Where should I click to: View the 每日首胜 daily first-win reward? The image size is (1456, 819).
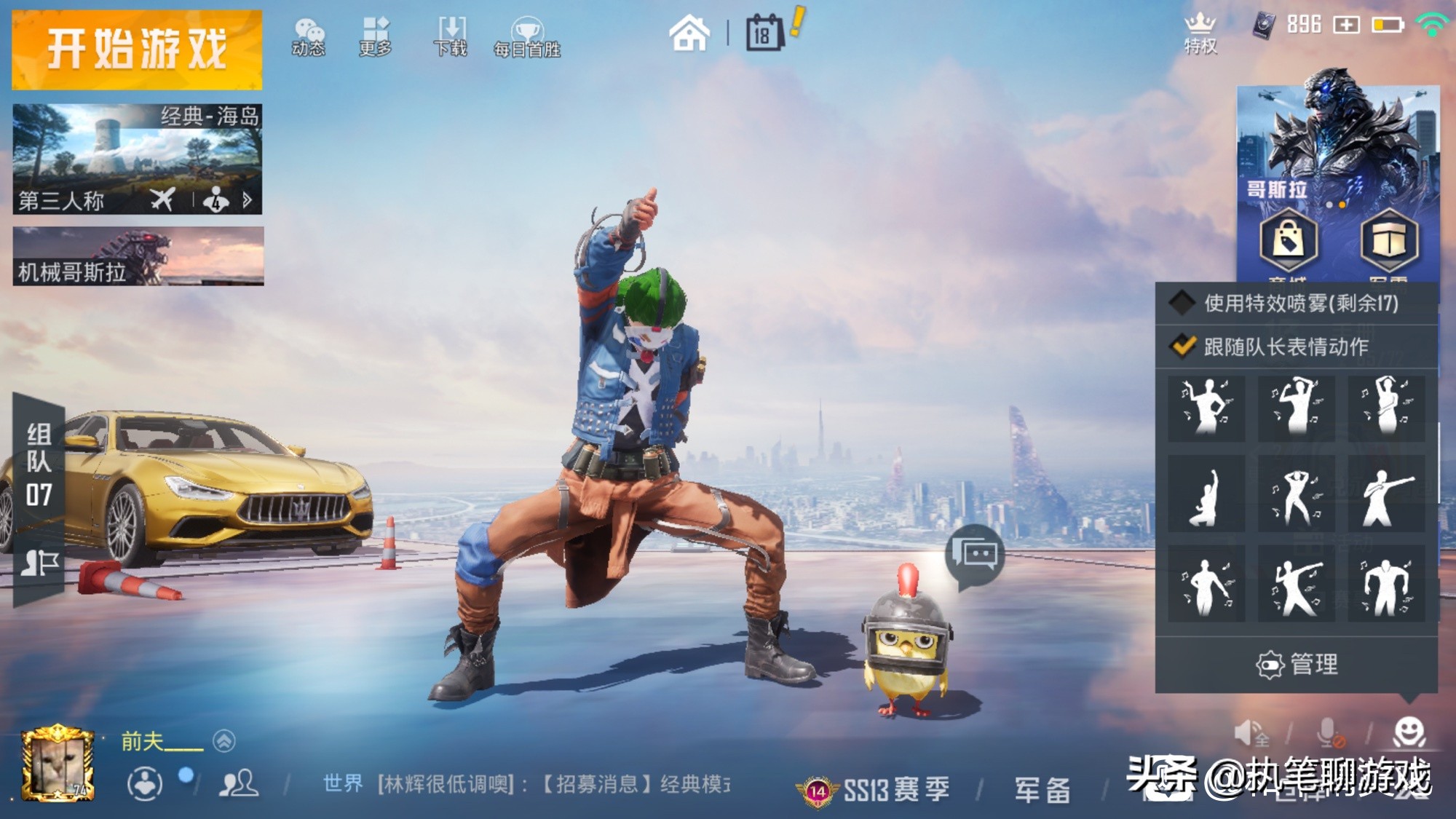[x=527, y=37]
